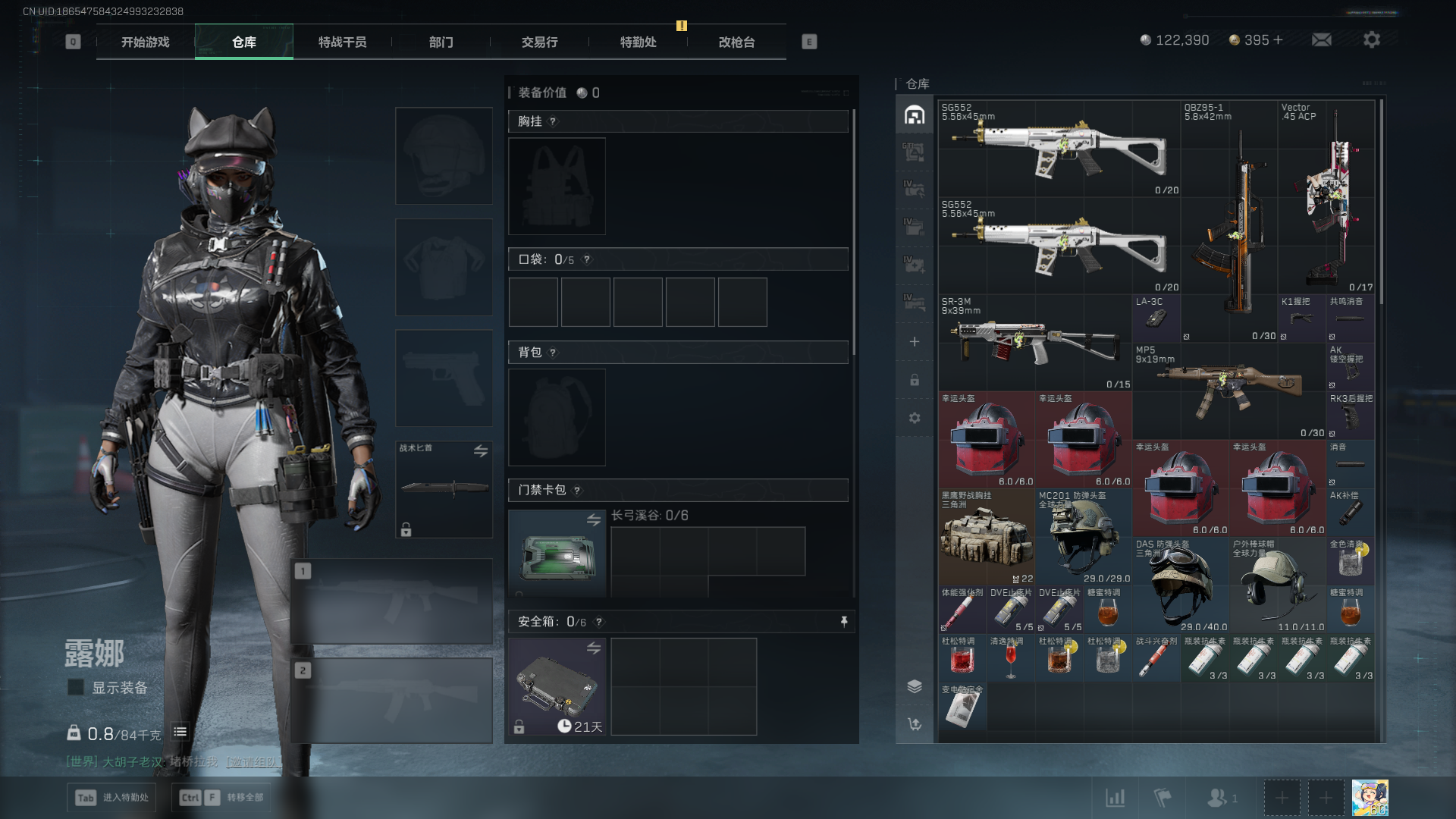The height and width of the screenshot is (819, 1456).
Task: Open the 特战干员 tab
Action: click(x=342, y=42)
